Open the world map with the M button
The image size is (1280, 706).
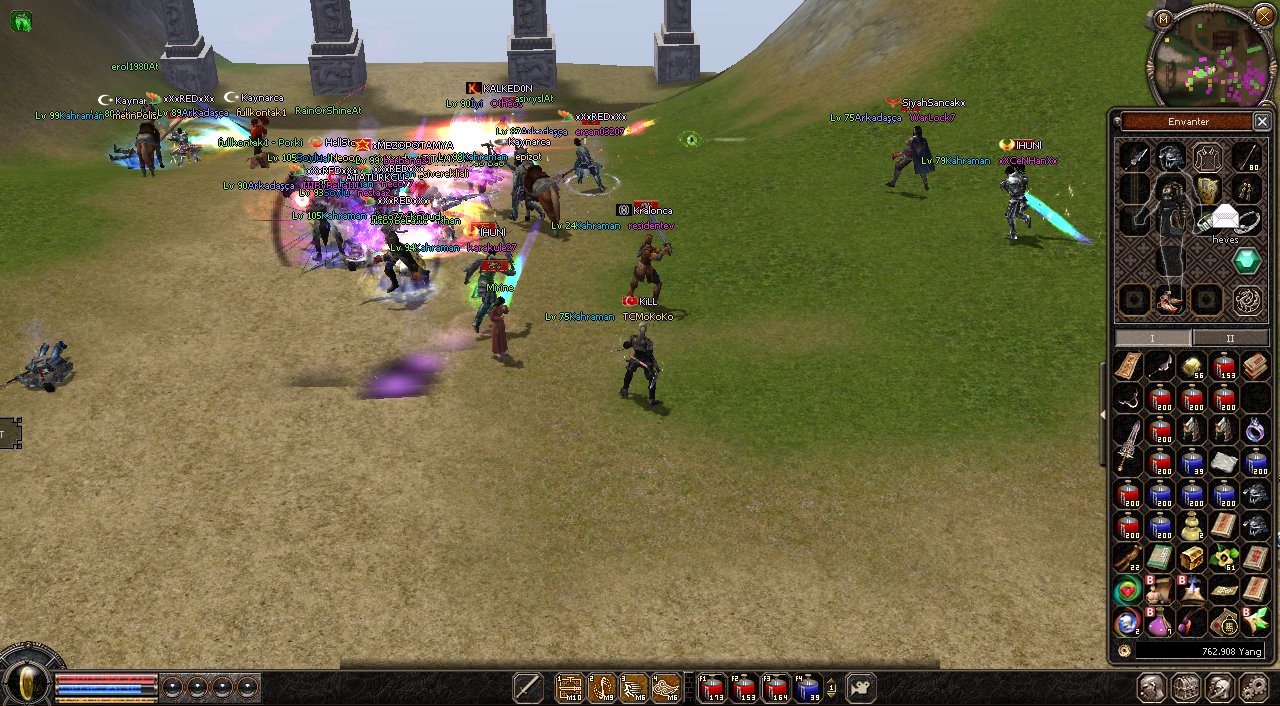[x=1162, y=18]
